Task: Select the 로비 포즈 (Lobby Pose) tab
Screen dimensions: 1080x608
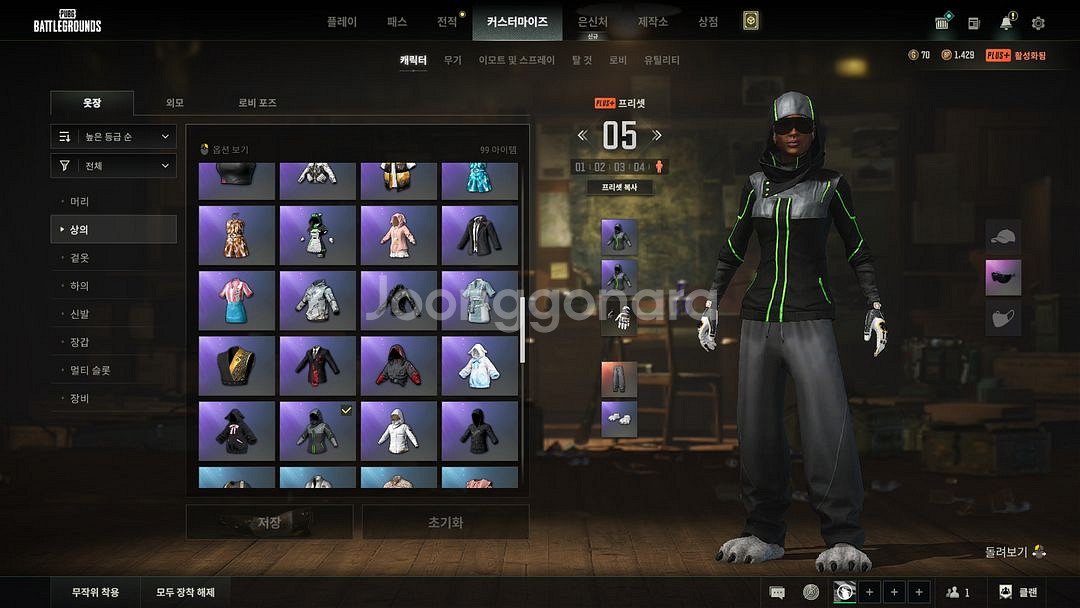Action: click(x=257, y=103)
